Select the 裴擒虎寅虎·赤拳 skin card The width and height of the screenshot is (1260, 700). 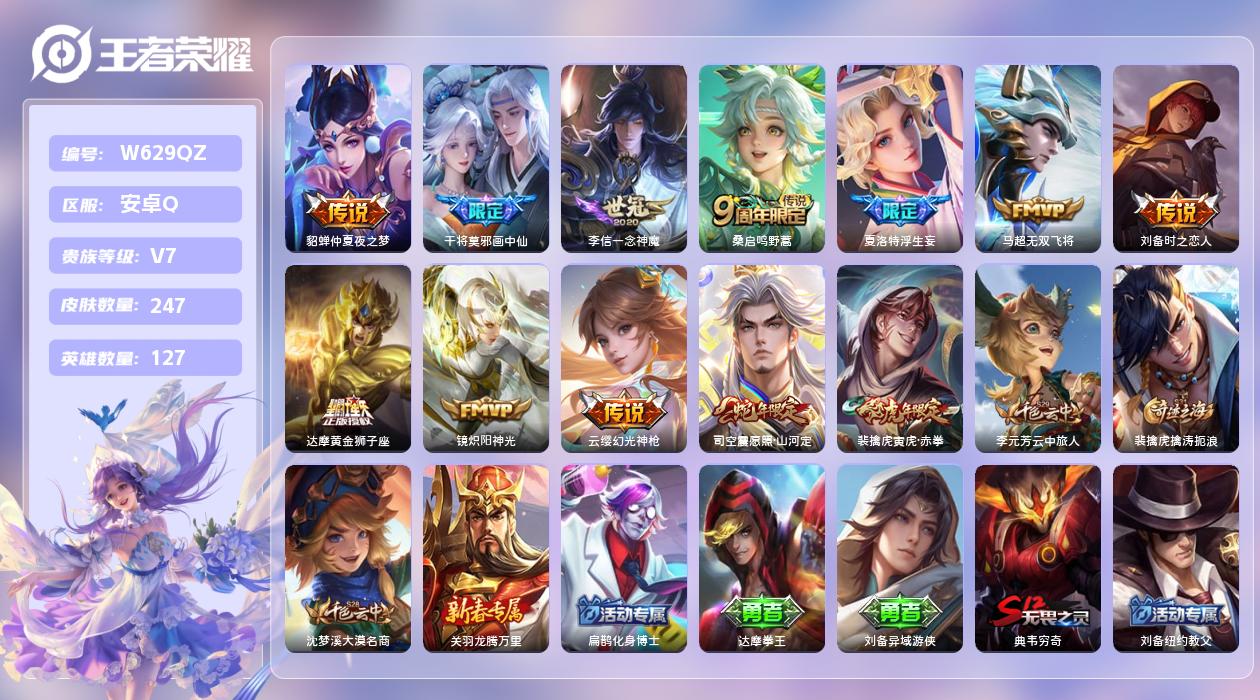point(900,358)
